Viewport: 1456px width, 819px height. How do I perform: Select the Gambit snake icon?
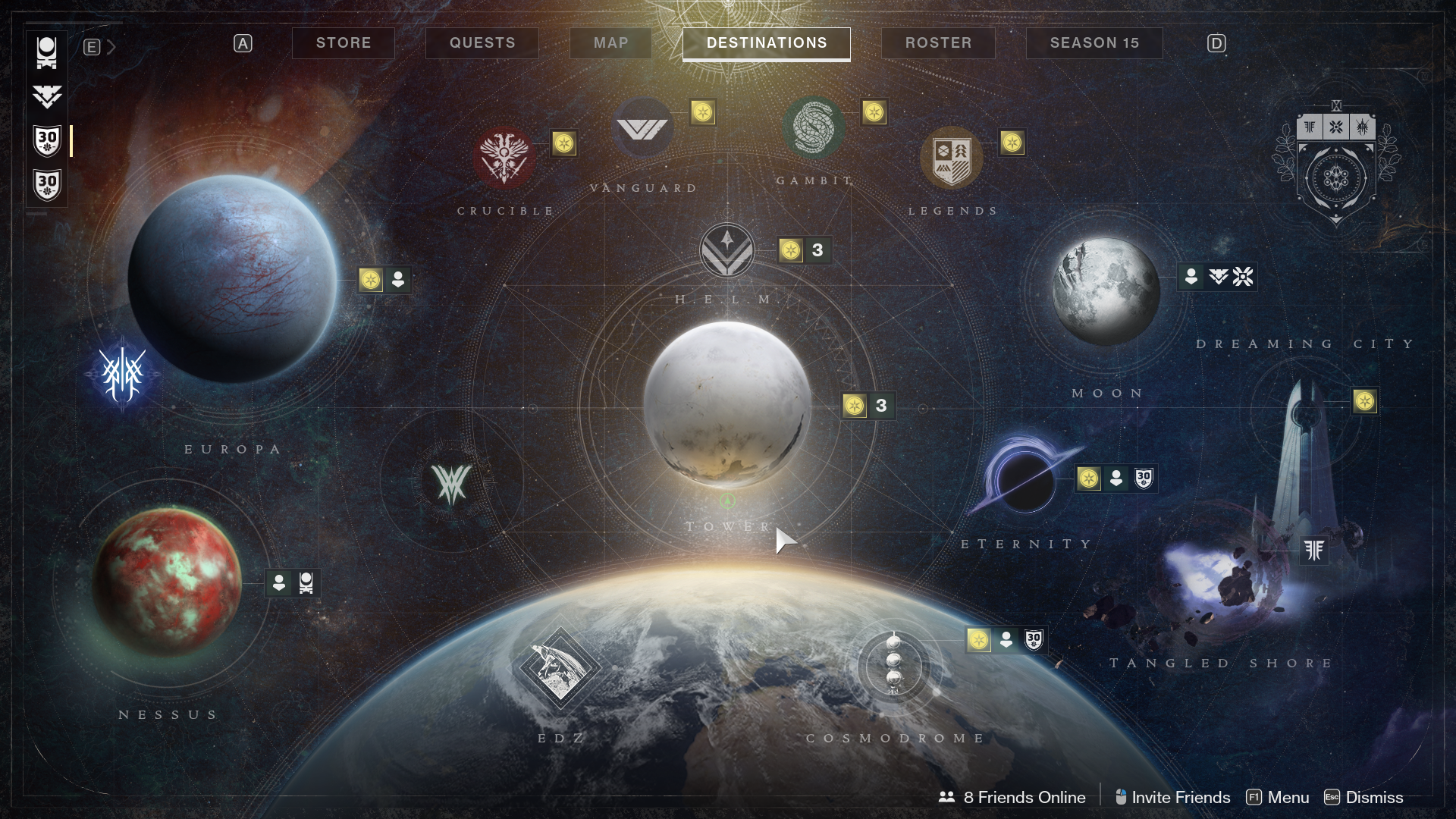tap(813, 128)
